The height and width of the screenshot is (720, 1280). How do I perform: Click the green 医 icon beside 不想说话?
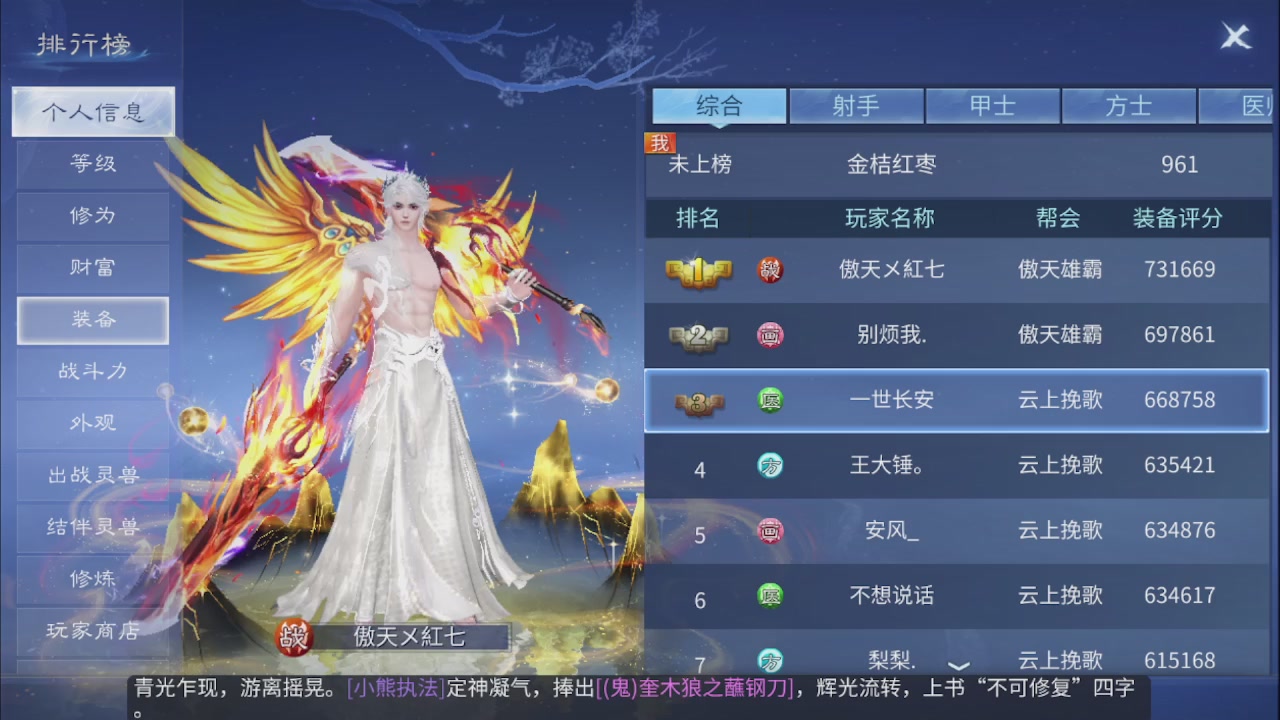point(770,595)
